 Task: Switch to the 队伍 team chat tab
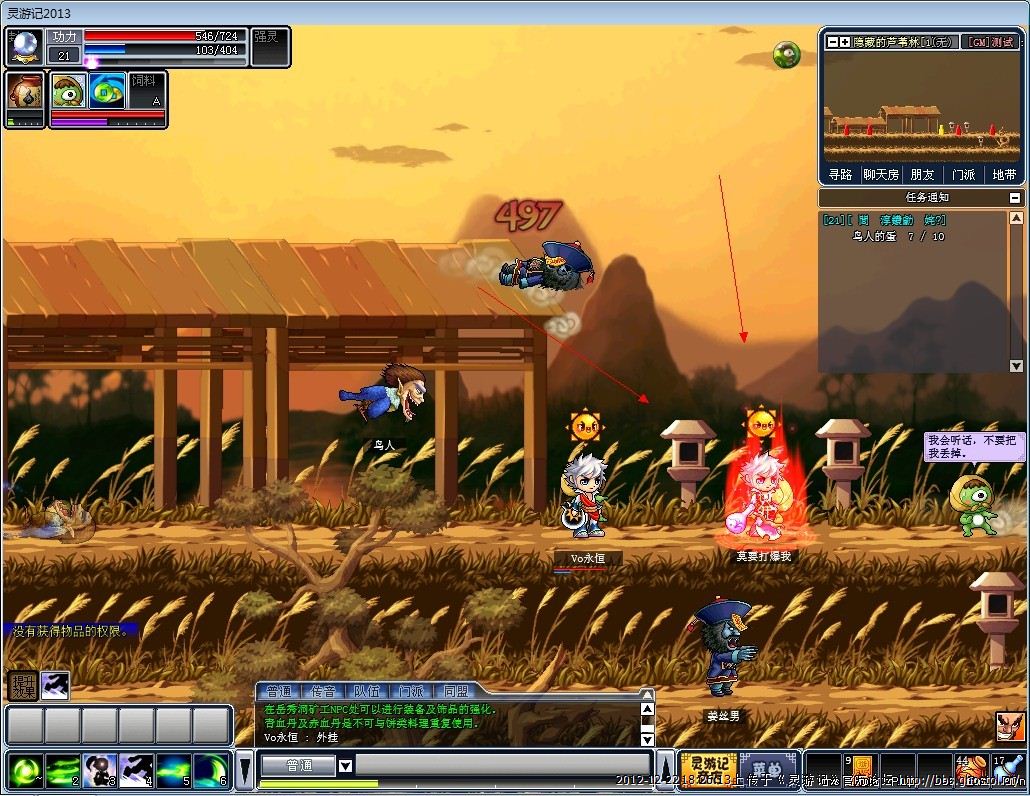[x=367, y=691]
